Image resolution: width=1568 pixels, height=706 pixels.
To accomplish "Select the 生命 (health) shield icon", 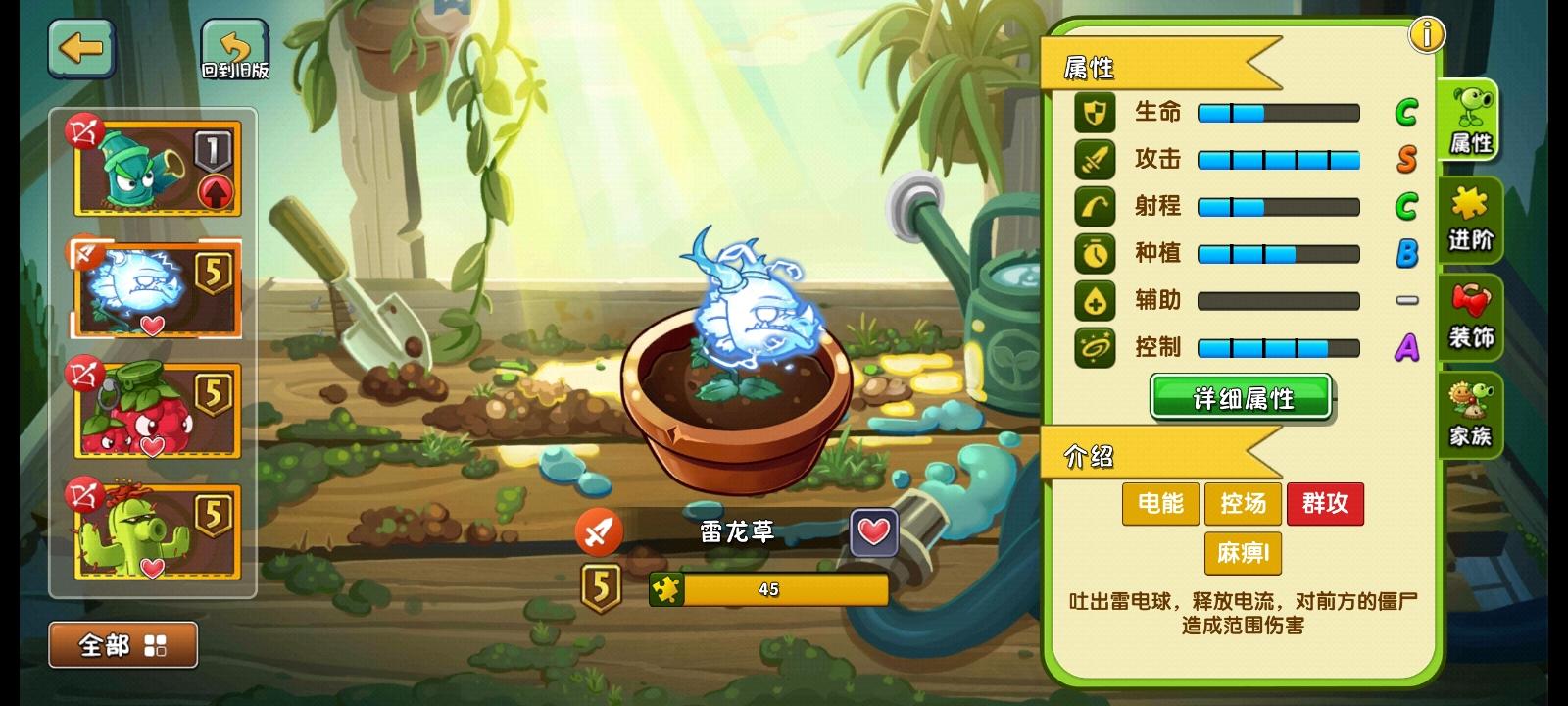I will 1095,113.
